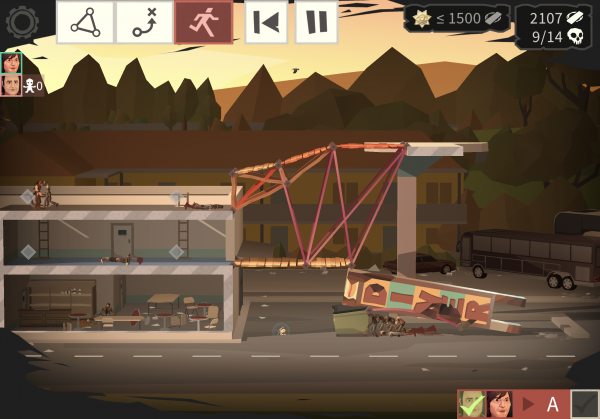This screenshot has width=600, height=419.
Task: Open the waypoint path planning mode
Action: pyautogui.click(x=144, y=22)
